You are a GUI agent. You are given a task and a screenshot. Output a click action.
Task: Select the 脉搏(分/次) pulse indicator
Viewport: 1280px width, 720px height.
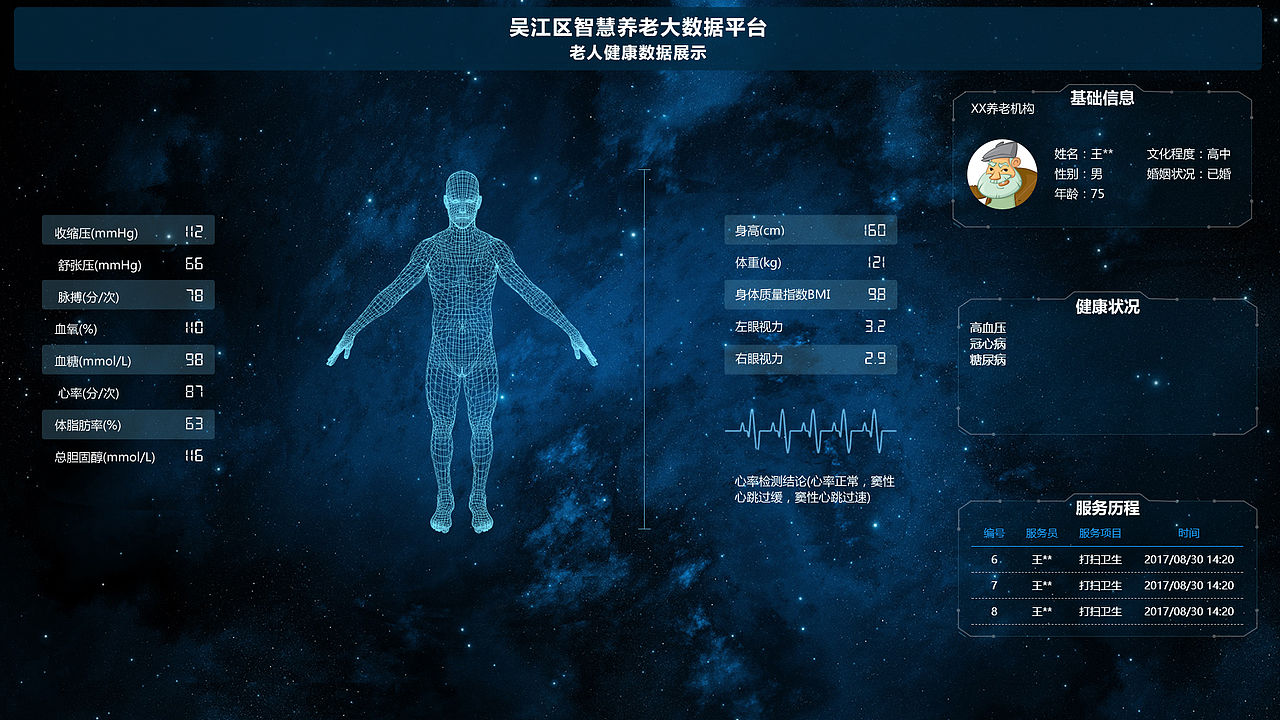coord(127,295)
